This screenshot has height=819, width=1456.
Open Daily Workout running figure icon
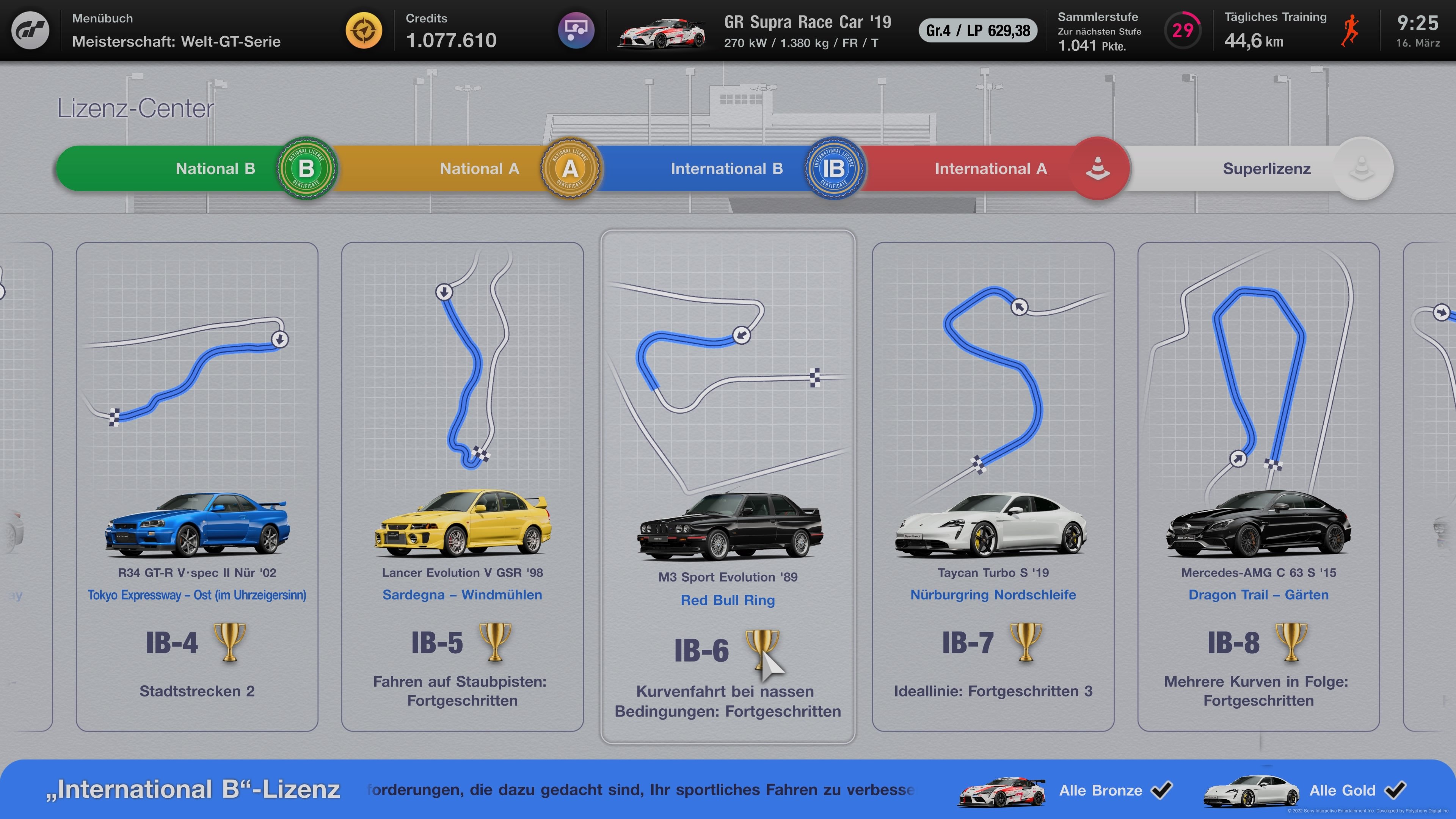[1351, 30]
